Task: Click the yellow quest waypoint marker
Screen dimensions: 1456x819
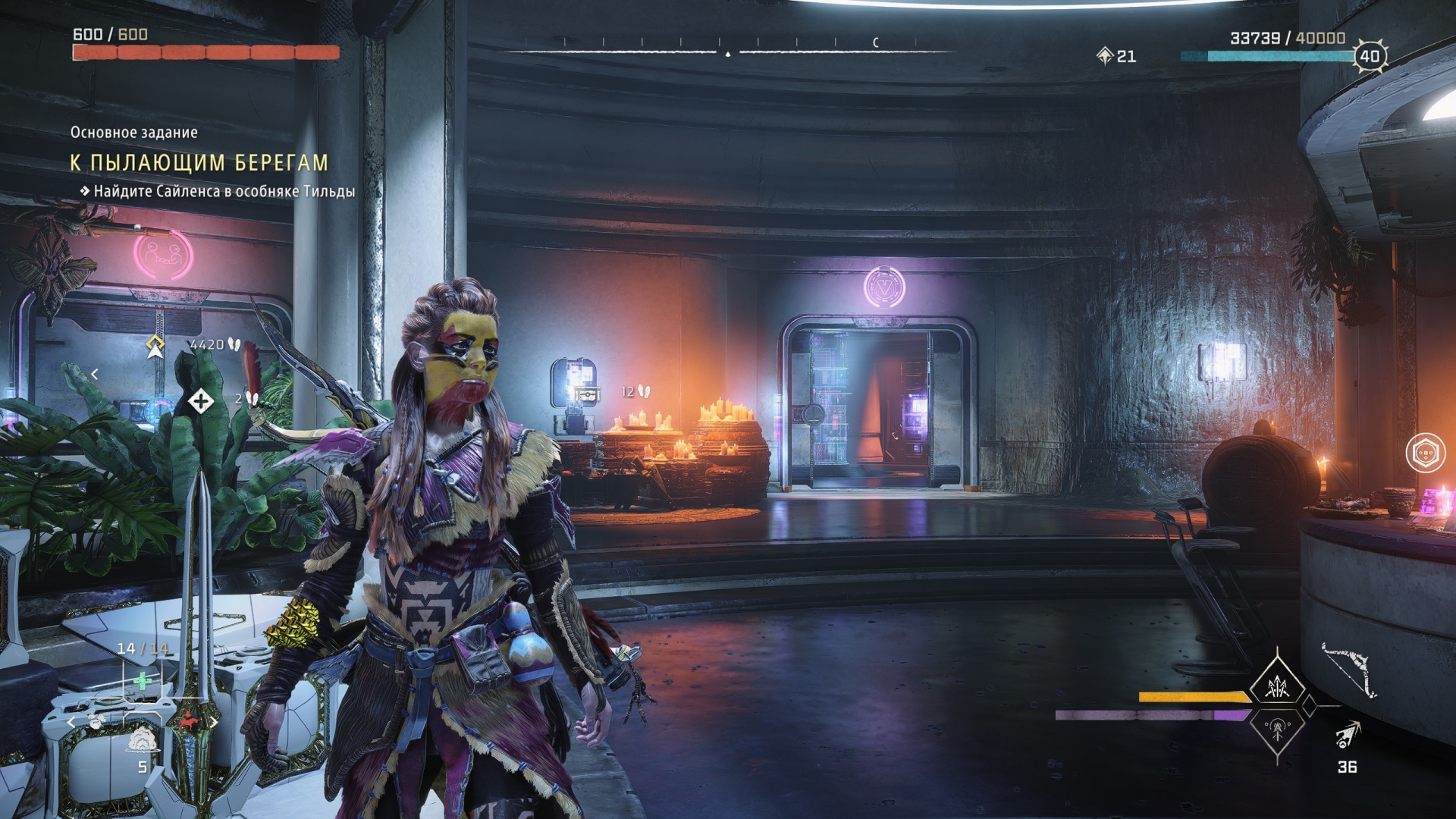Action: [x=155, y=346]
